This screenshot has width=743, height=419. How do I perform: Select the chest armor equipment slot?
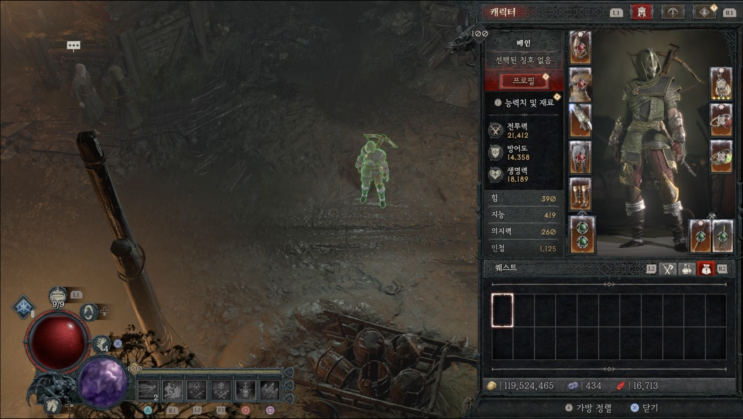tap(580, 84)
